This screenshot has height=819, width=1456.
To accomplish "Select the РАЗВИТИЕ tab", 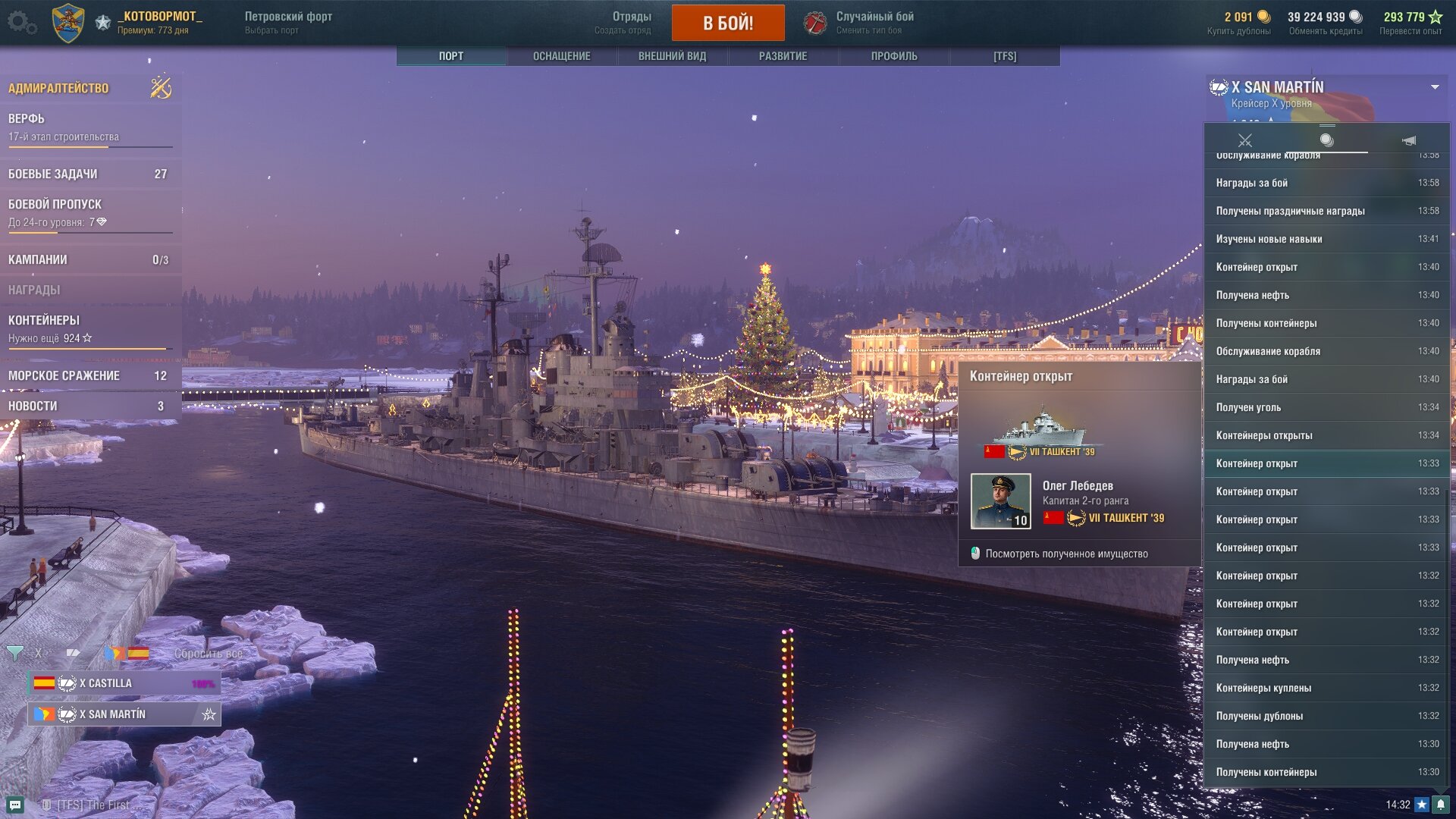I will [x=783, y=56].
